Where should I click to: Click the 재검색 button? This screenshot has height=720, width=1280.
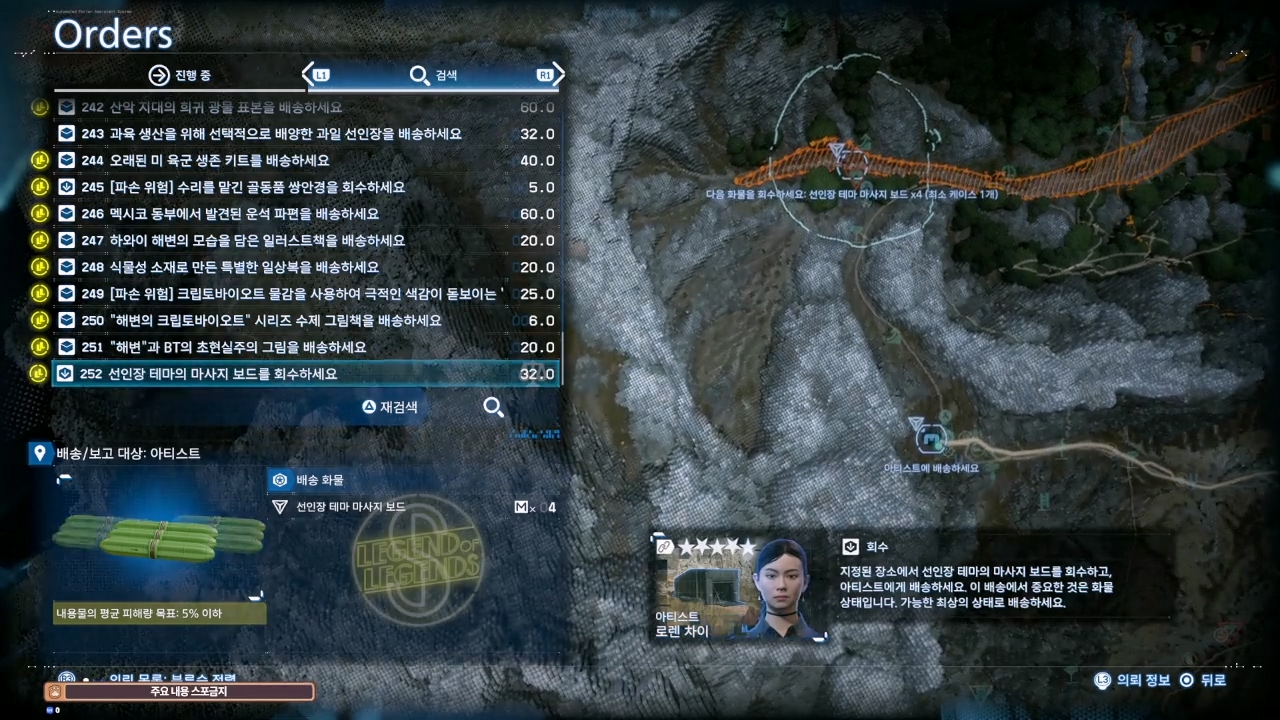(390, 407)
